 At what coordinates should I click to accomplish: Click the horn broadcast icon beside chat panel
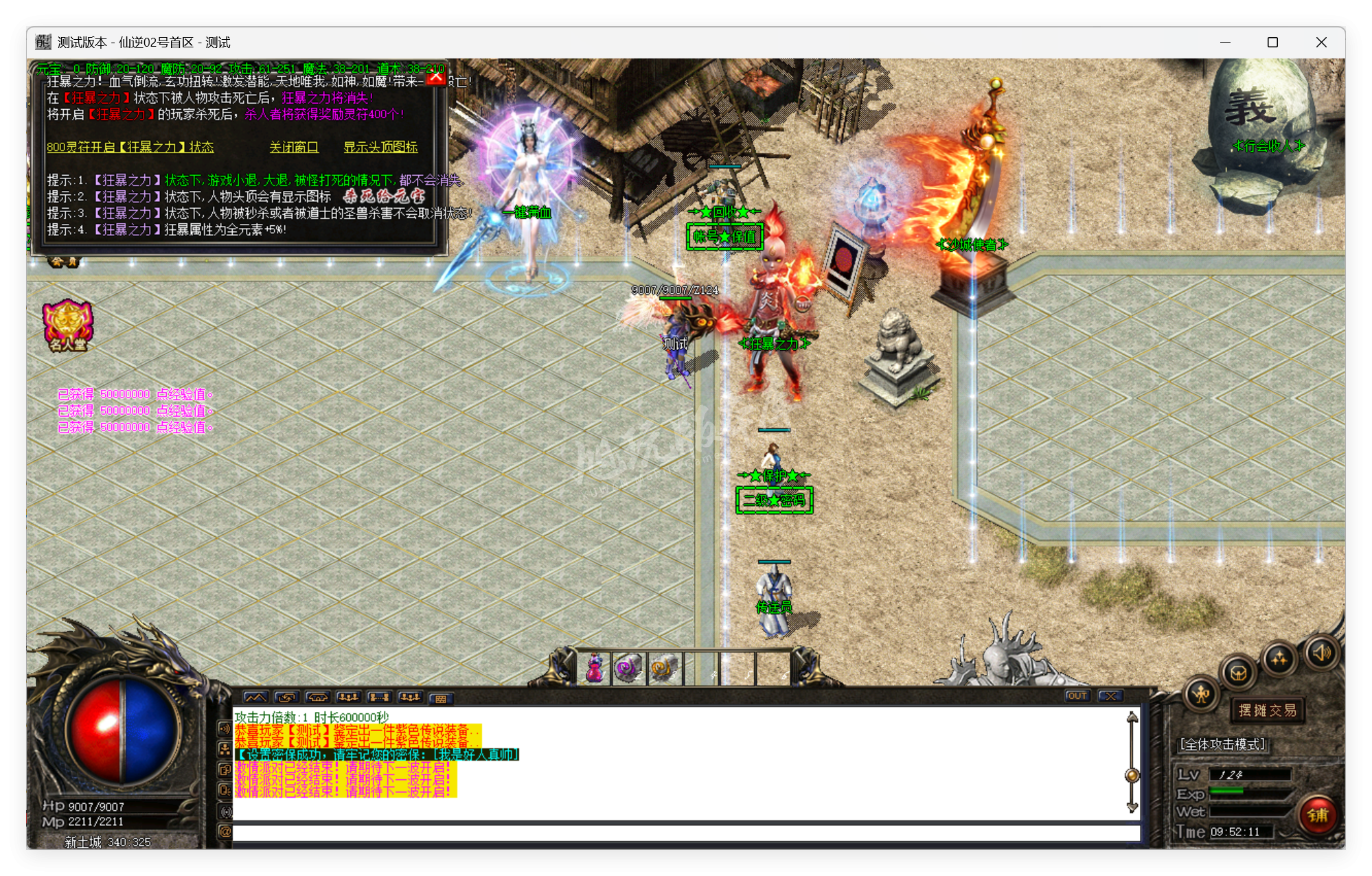[x=225, y=728]
